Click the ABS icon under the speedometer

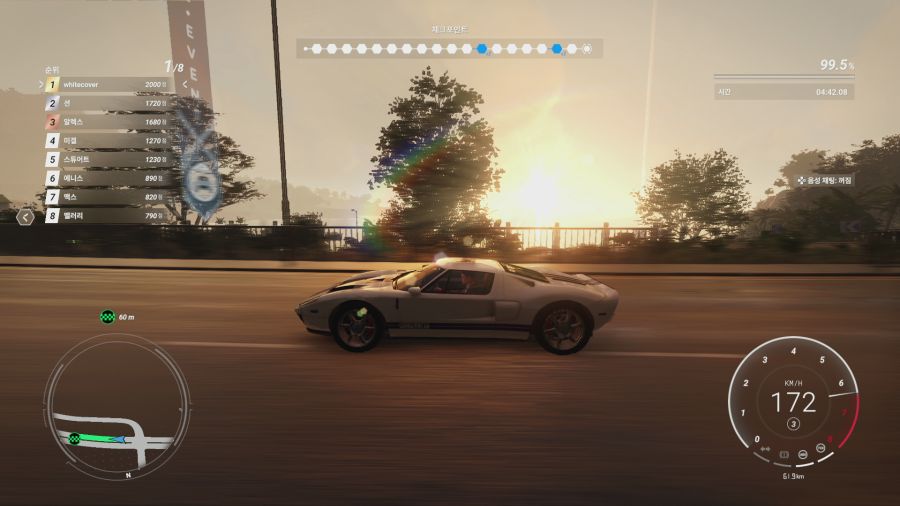click(x=804, y=454)
